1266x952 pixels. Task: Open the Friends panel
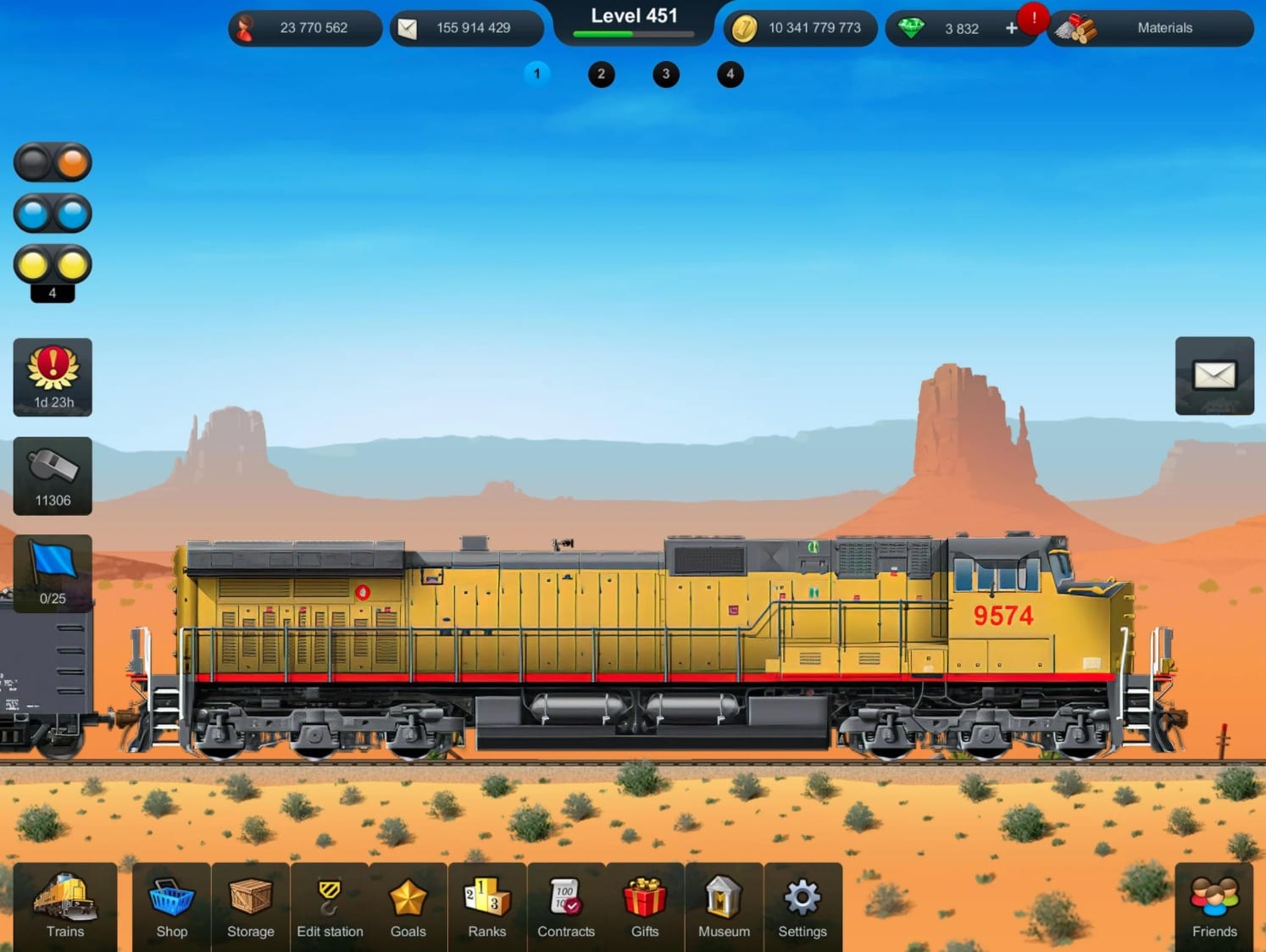[1214, 907]
